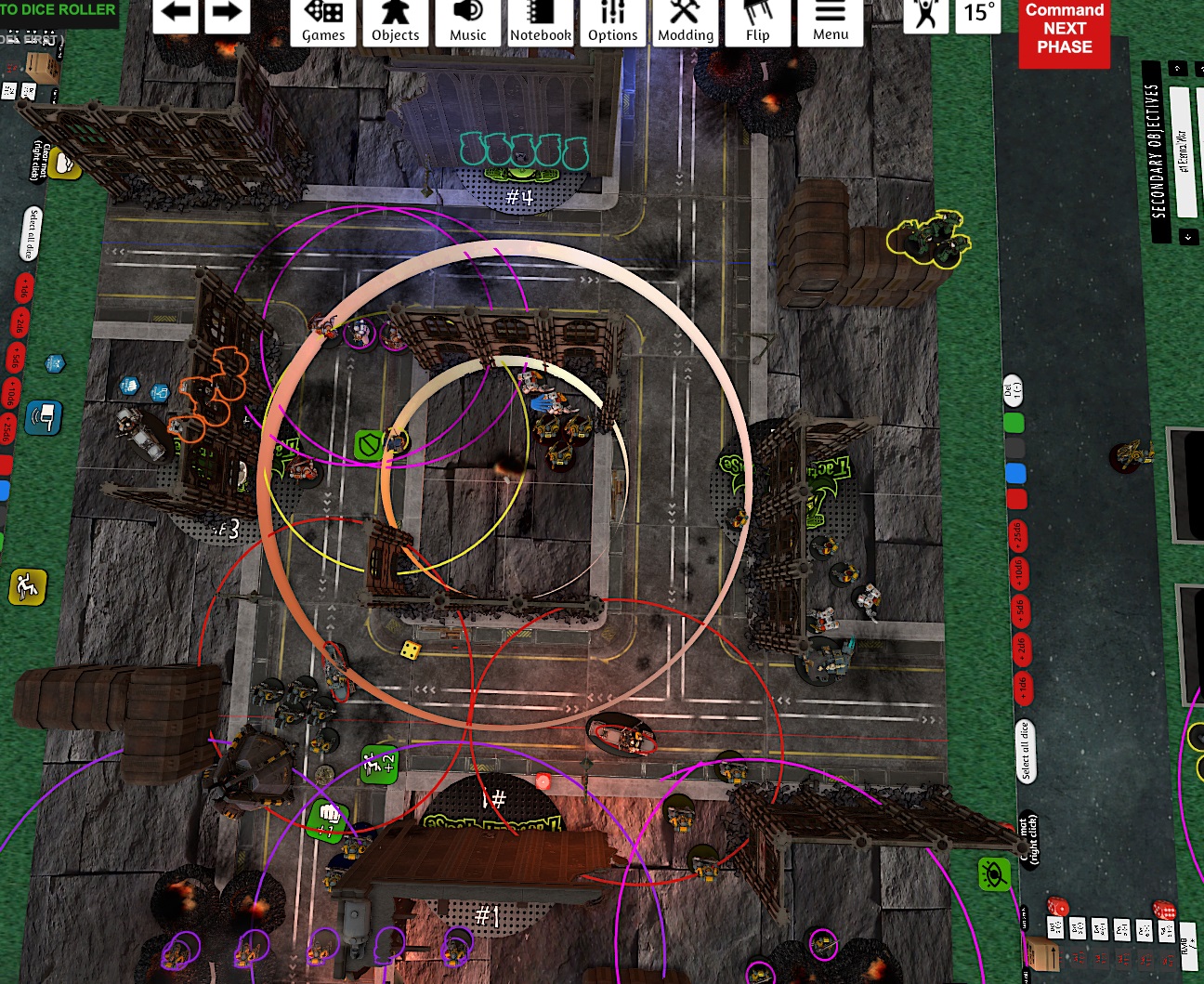
Task: Click the forward arrow button
Action: tap(226, 14)
